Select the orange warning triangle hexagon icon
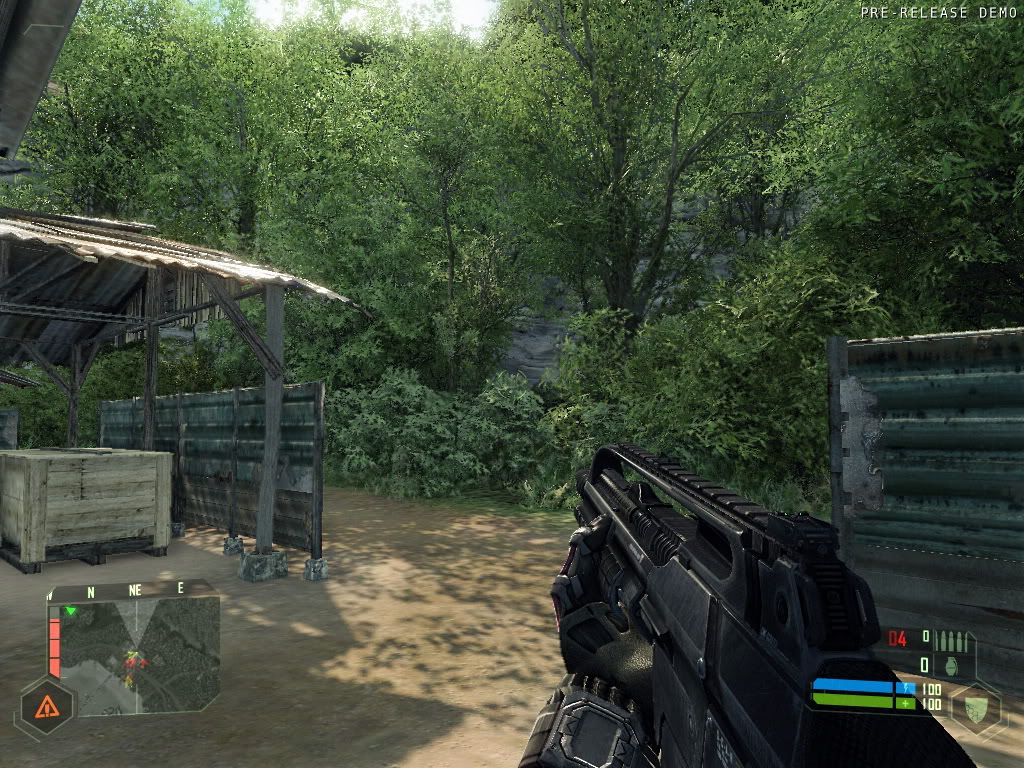The width and height of the screenshot is (1024, 768). coord(46,708)
